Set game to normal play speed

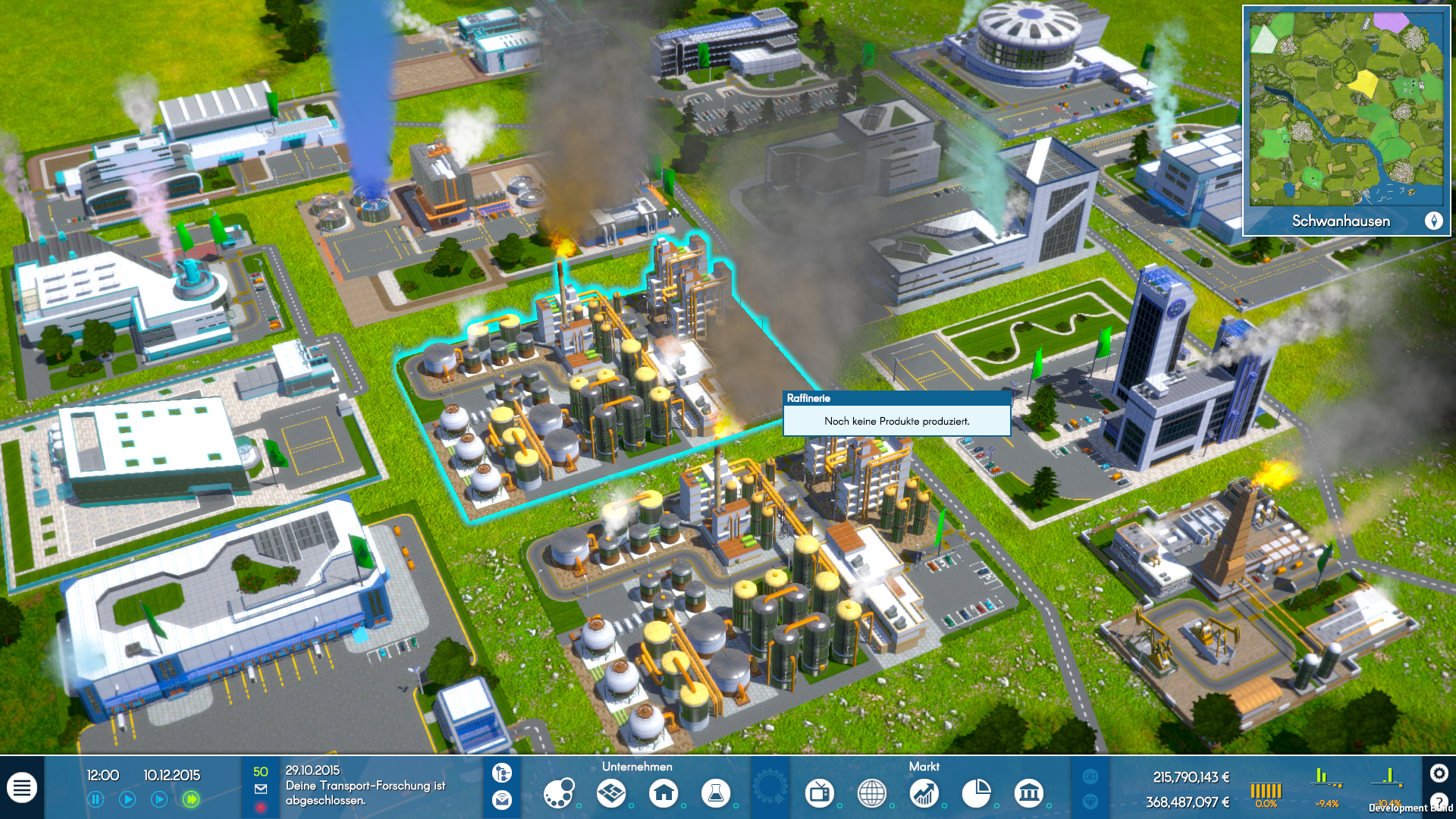(x=127, y=799)
